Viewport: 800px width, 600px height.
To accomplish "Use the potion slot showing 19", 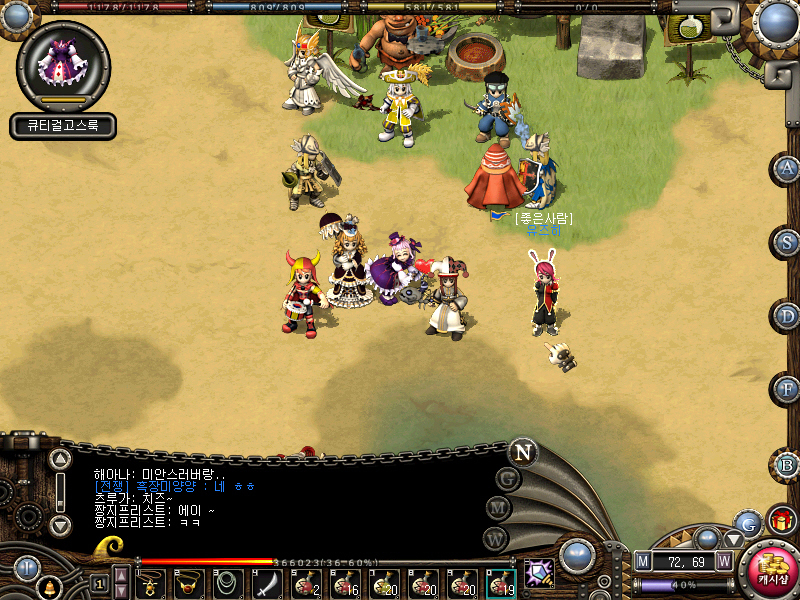I will (x=501, y=583).
